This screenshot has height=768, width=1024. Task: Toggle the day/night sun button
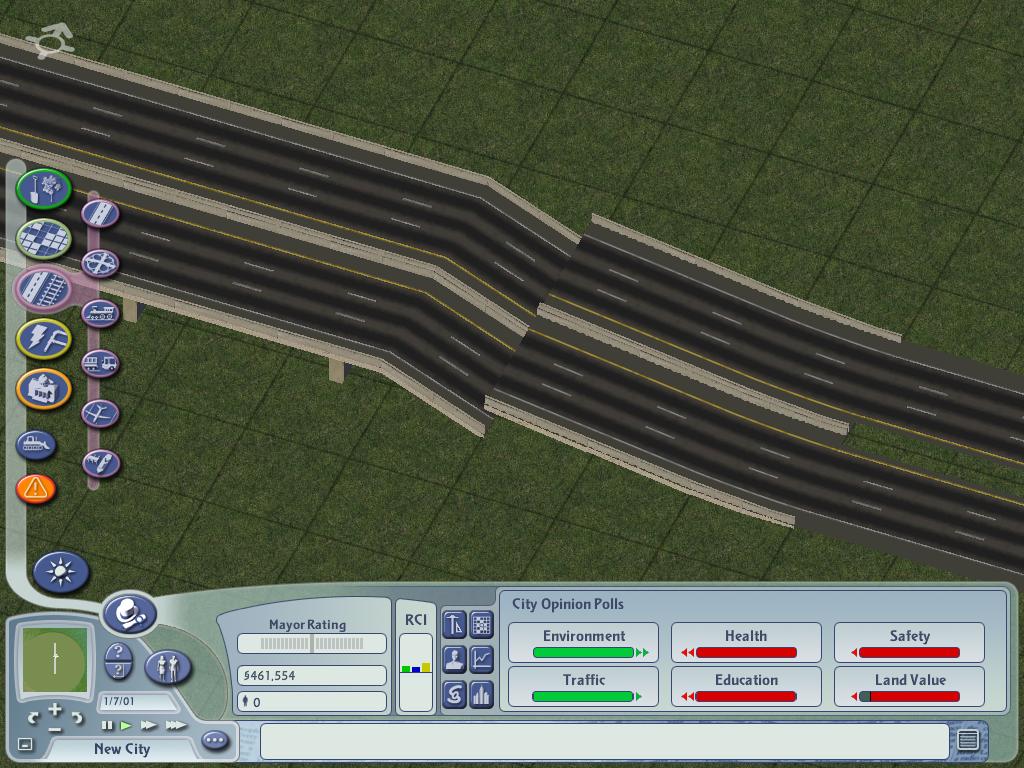coord(61,572)
